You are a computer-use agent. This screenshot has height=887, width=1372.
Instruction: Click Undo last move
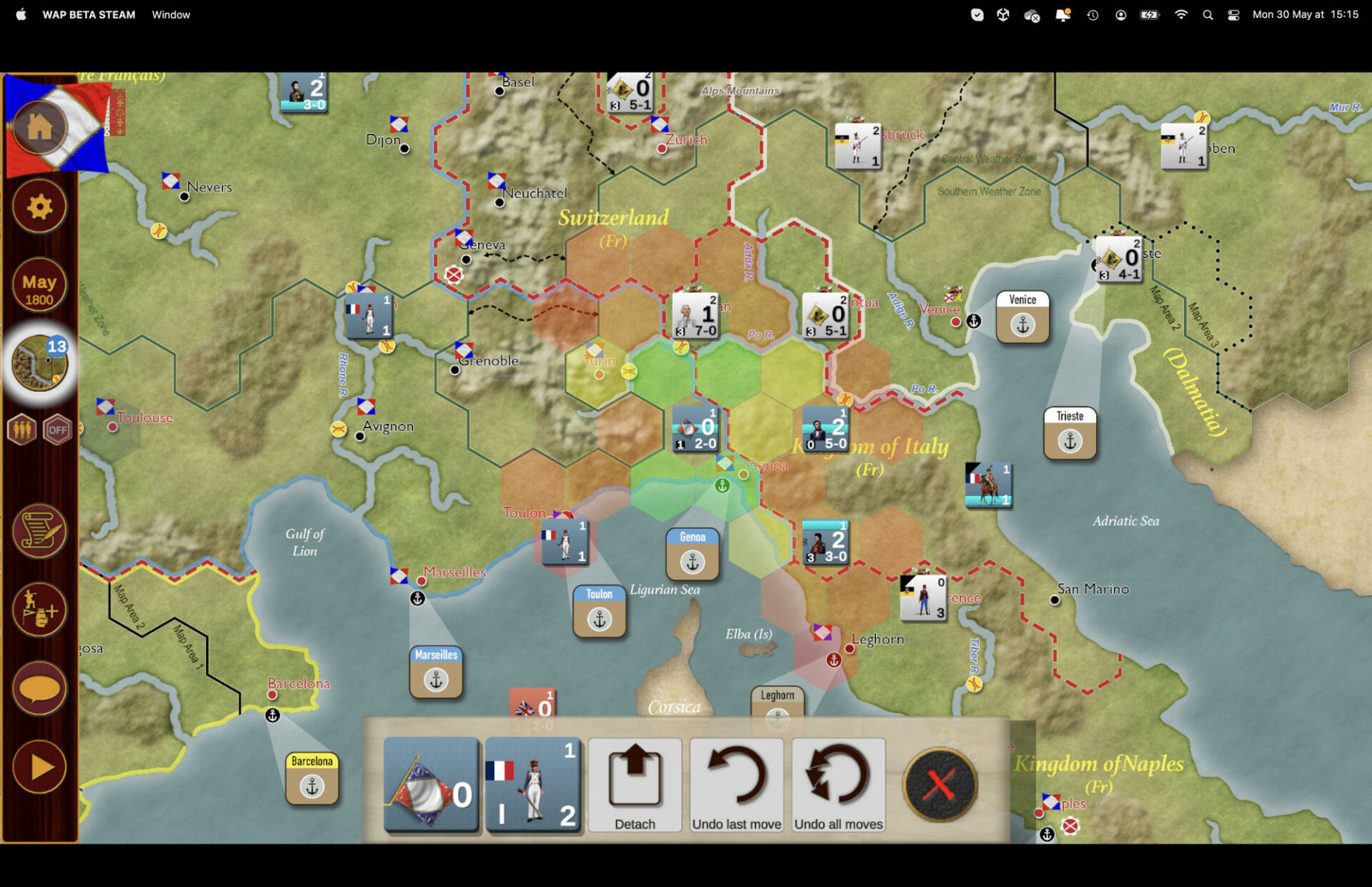(737, 785)
